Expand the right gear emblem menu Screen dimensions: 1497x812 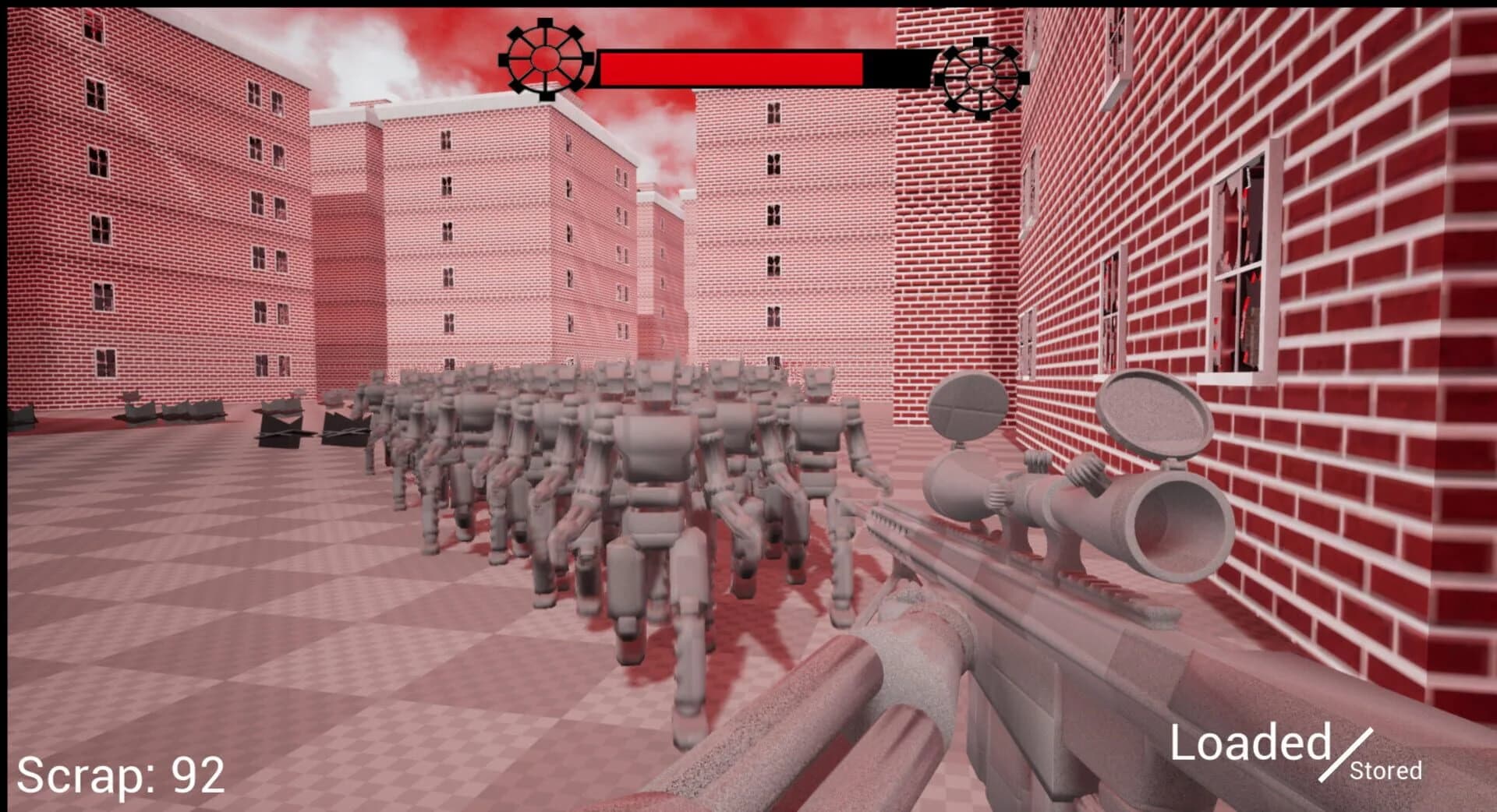(x=981, y=78)
